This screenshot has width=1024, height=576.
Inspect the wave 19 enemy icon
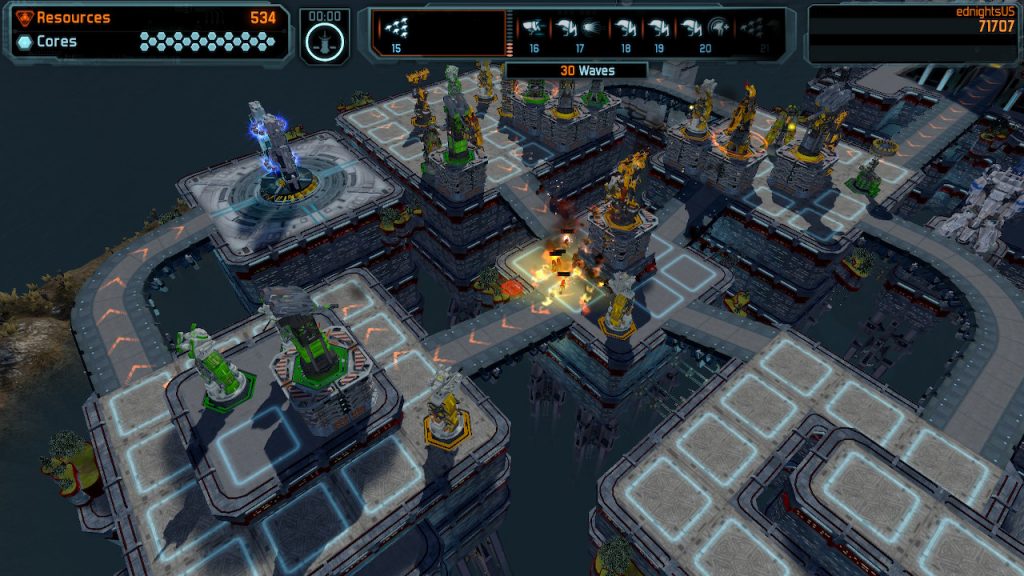click(x=658, y=28)
